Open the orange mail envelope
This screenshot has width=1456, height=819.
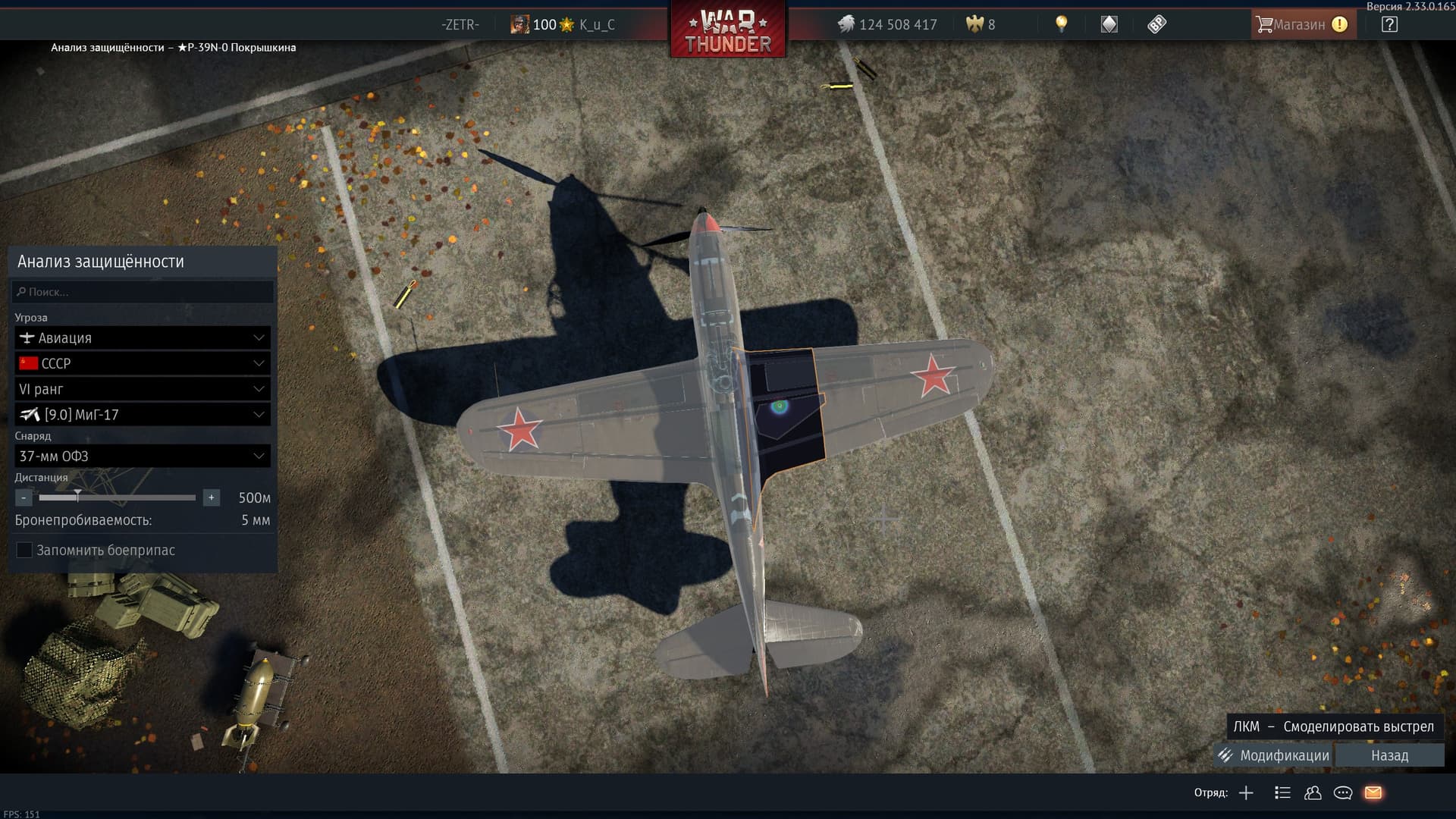1373,793
